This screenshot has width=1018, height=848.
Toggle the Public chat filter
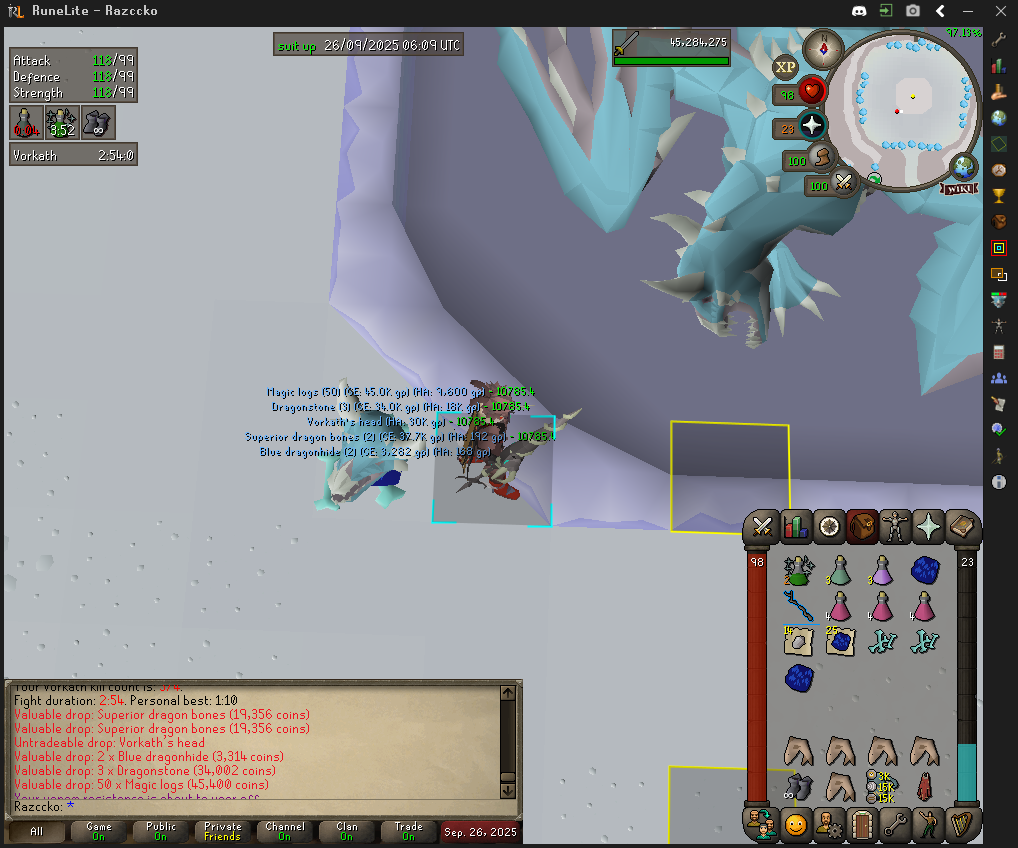pyautogui.click(x=161, y=831)
